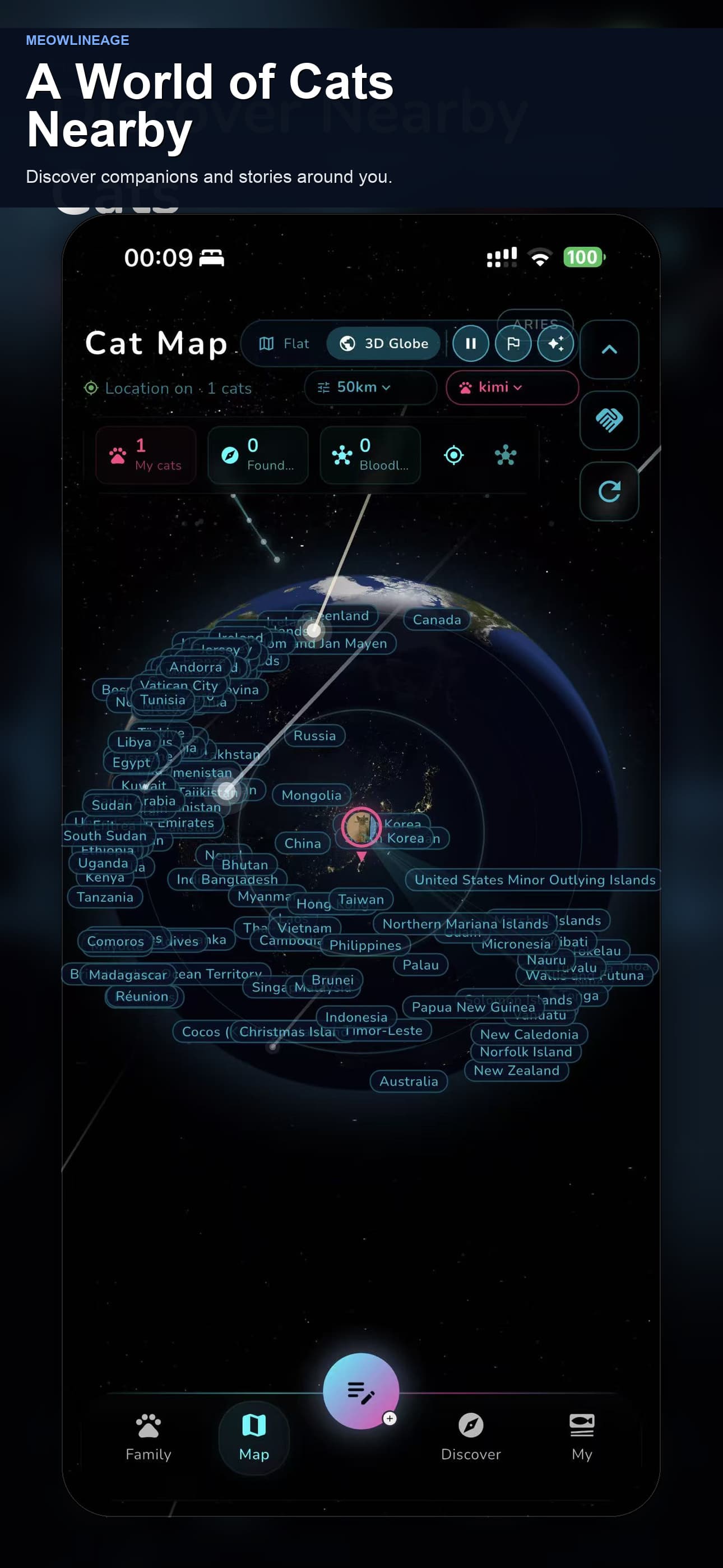723x1568 pixels.
Task: Select the pink cat marker on the globe
Action: click(361, 826)
